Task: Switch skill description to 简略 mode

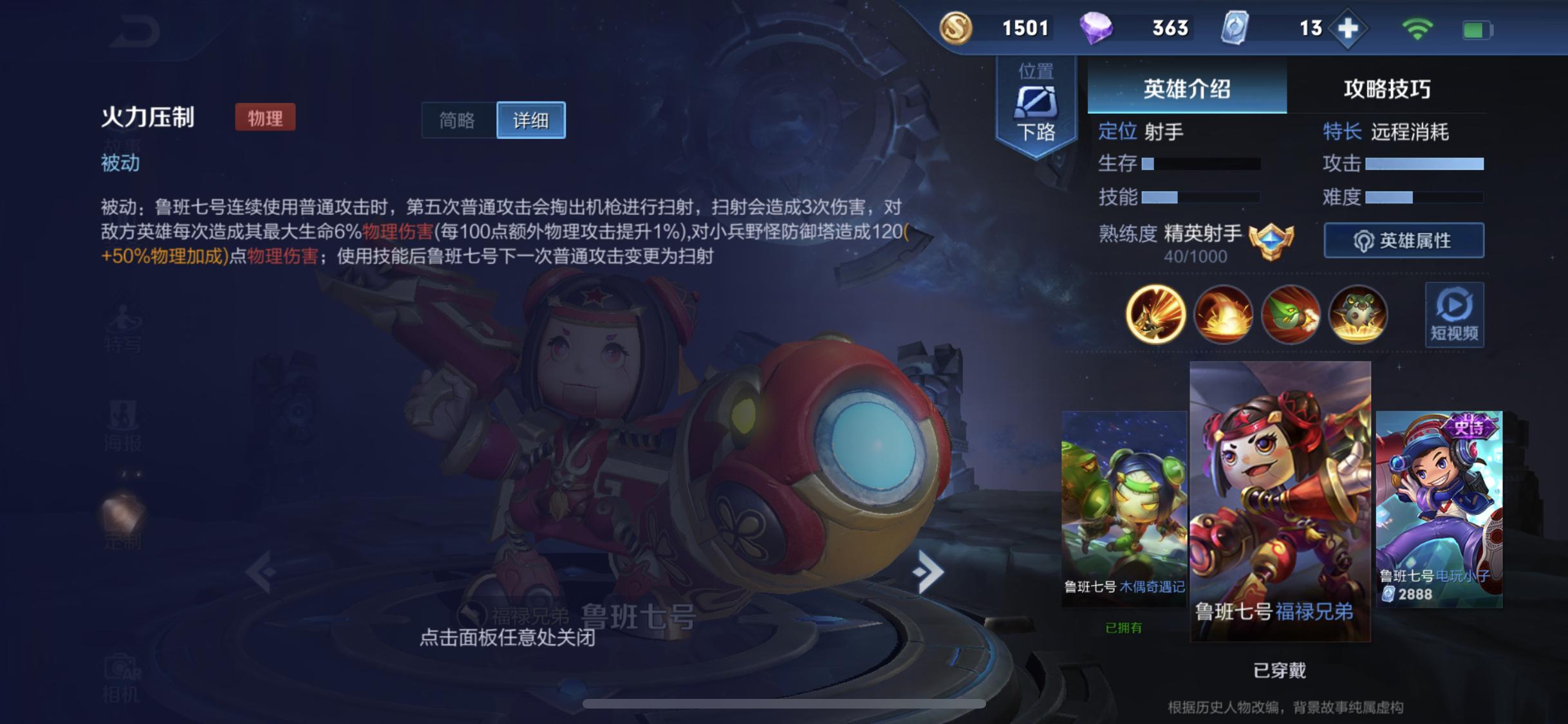Action: pos(458,120)
